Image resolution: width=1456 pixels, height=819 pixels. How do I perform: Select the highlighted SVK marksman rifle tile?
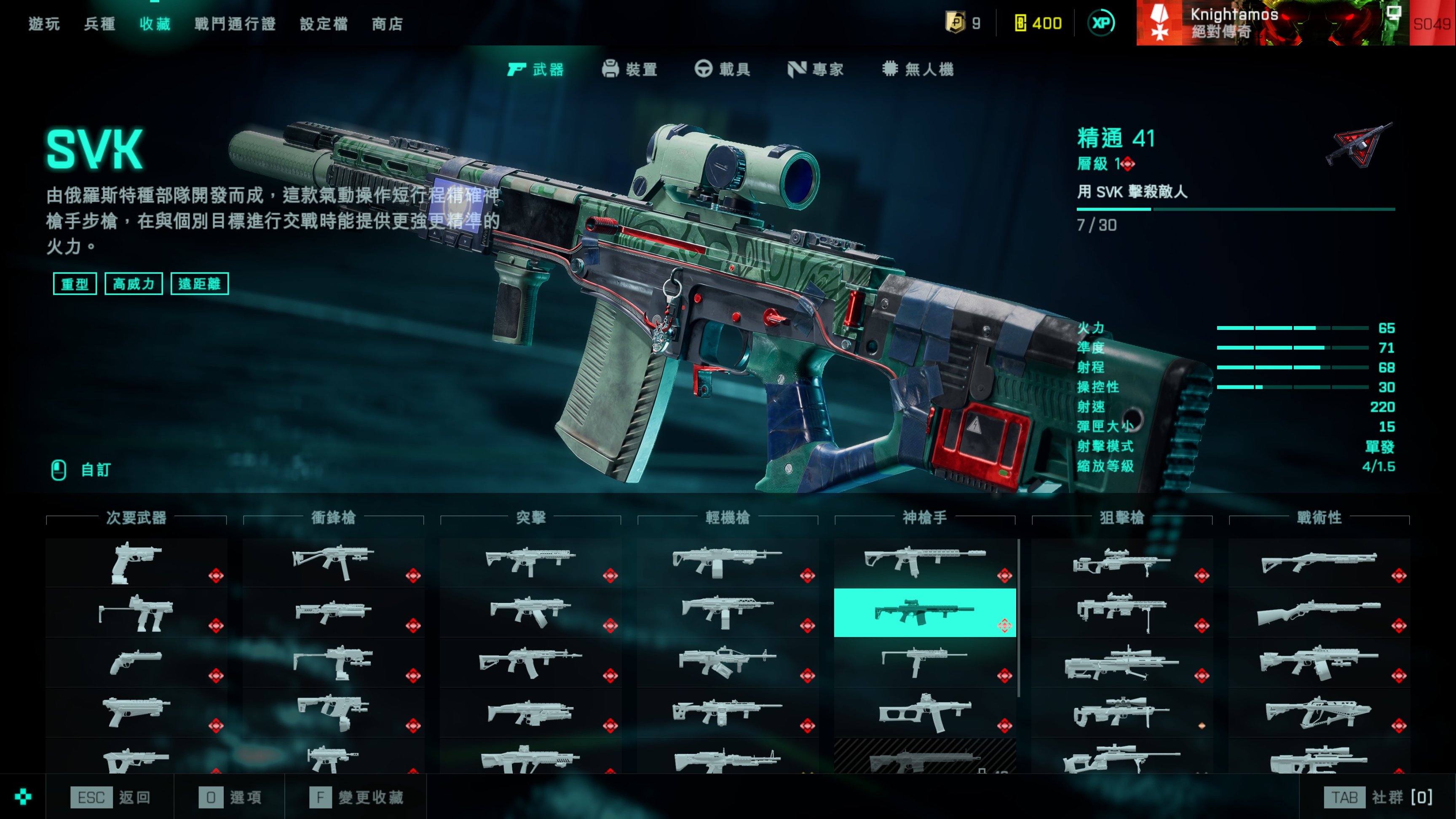(x=925, y=613)
